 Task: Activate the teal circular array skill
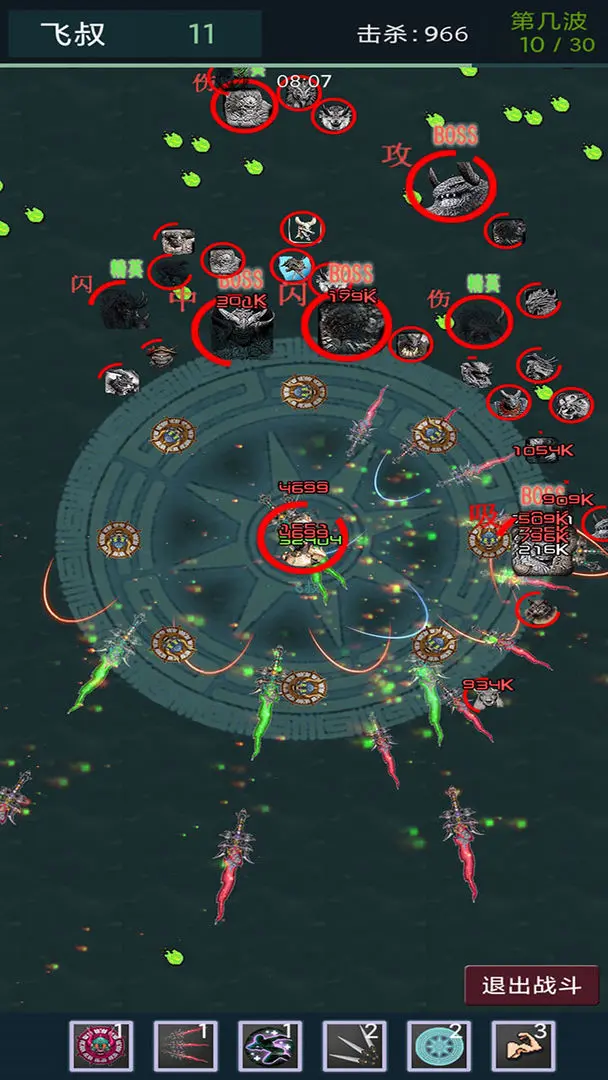pos(439,1047)
